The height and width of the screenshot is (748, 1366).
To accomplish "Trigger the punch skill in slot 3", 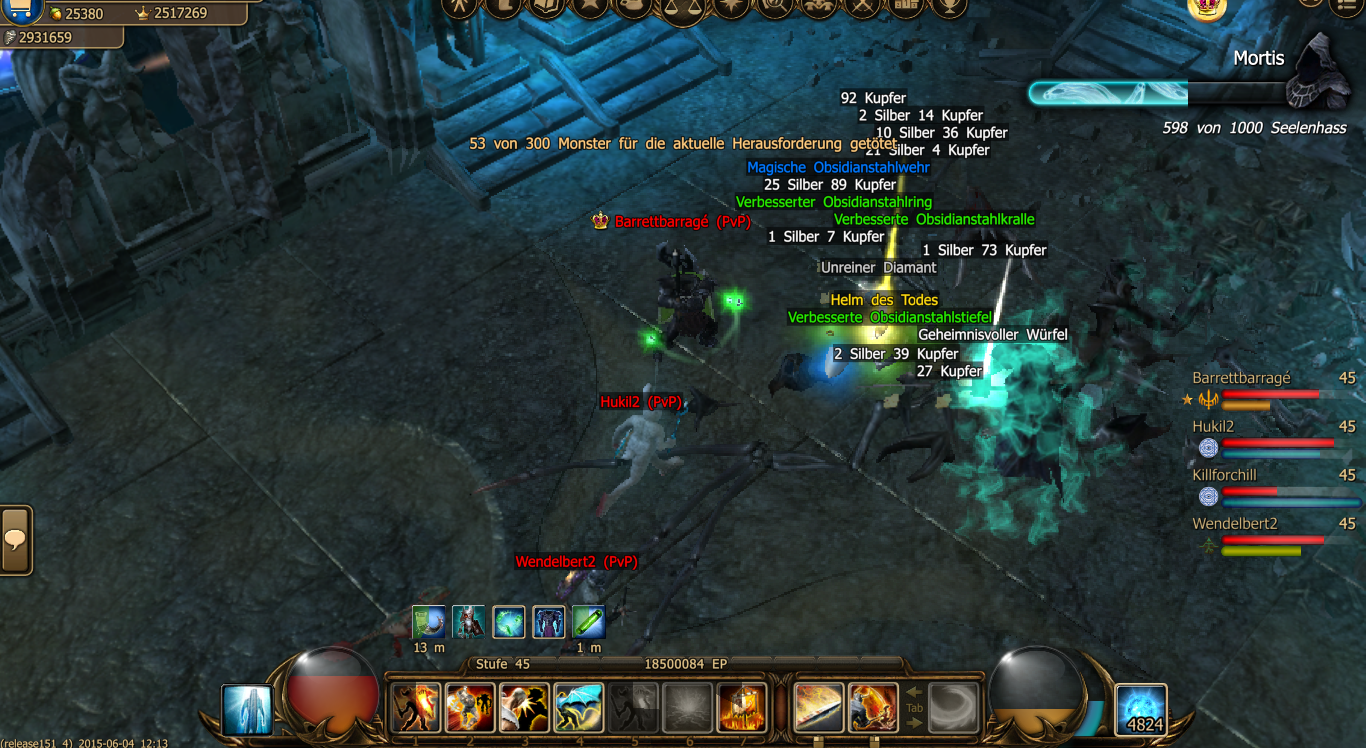I will pyautogui.click(x=524, y=708).
